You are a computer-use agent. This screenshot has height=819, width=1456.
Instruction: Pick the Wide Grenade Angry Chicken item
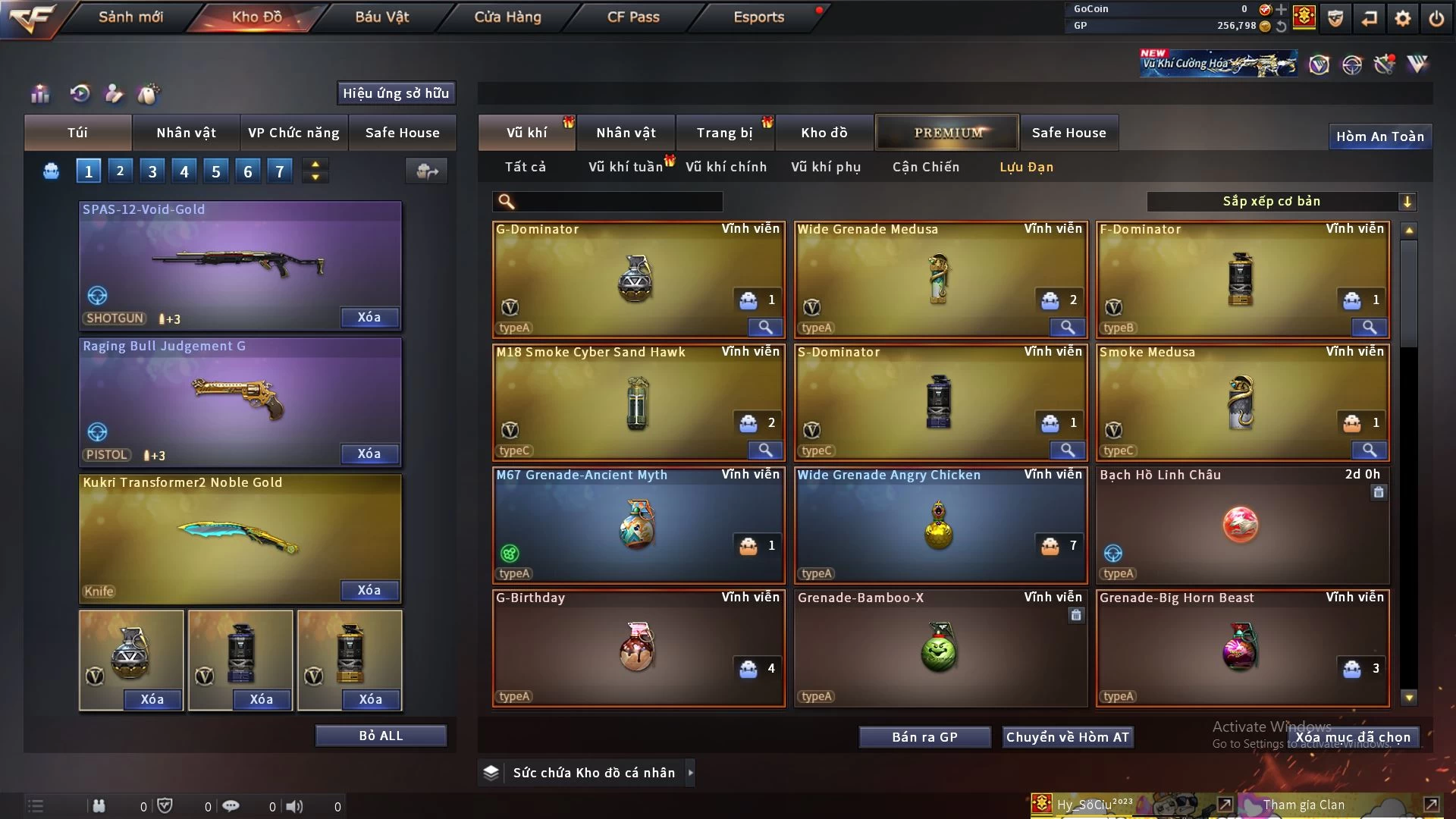coord(939,525)
